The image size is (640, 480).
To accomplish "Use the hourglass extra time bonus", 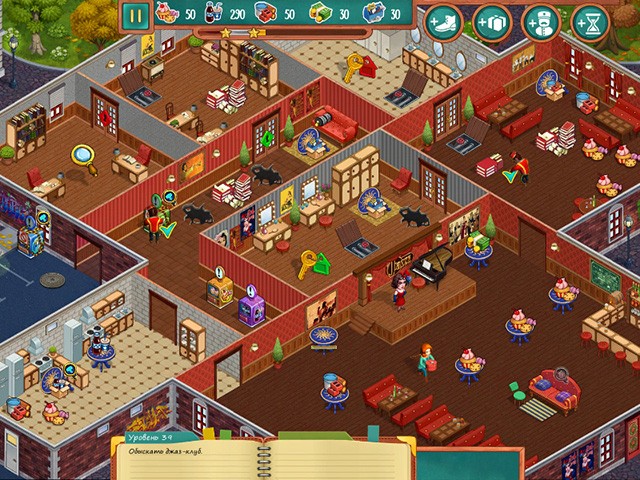I will click(x=590, y=22).
